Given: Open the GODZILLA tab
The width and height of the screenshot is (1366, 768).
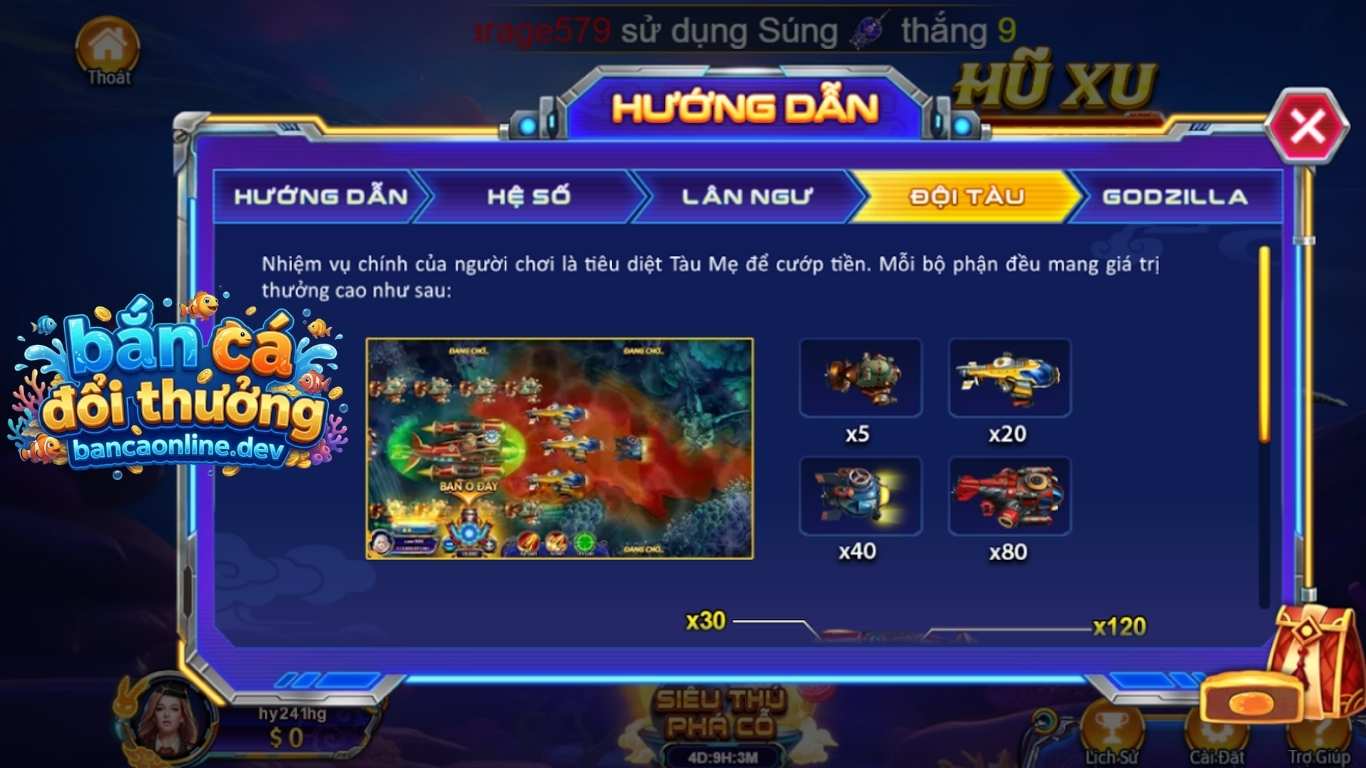Looking at the screenshot, I should click(1173, 197).
